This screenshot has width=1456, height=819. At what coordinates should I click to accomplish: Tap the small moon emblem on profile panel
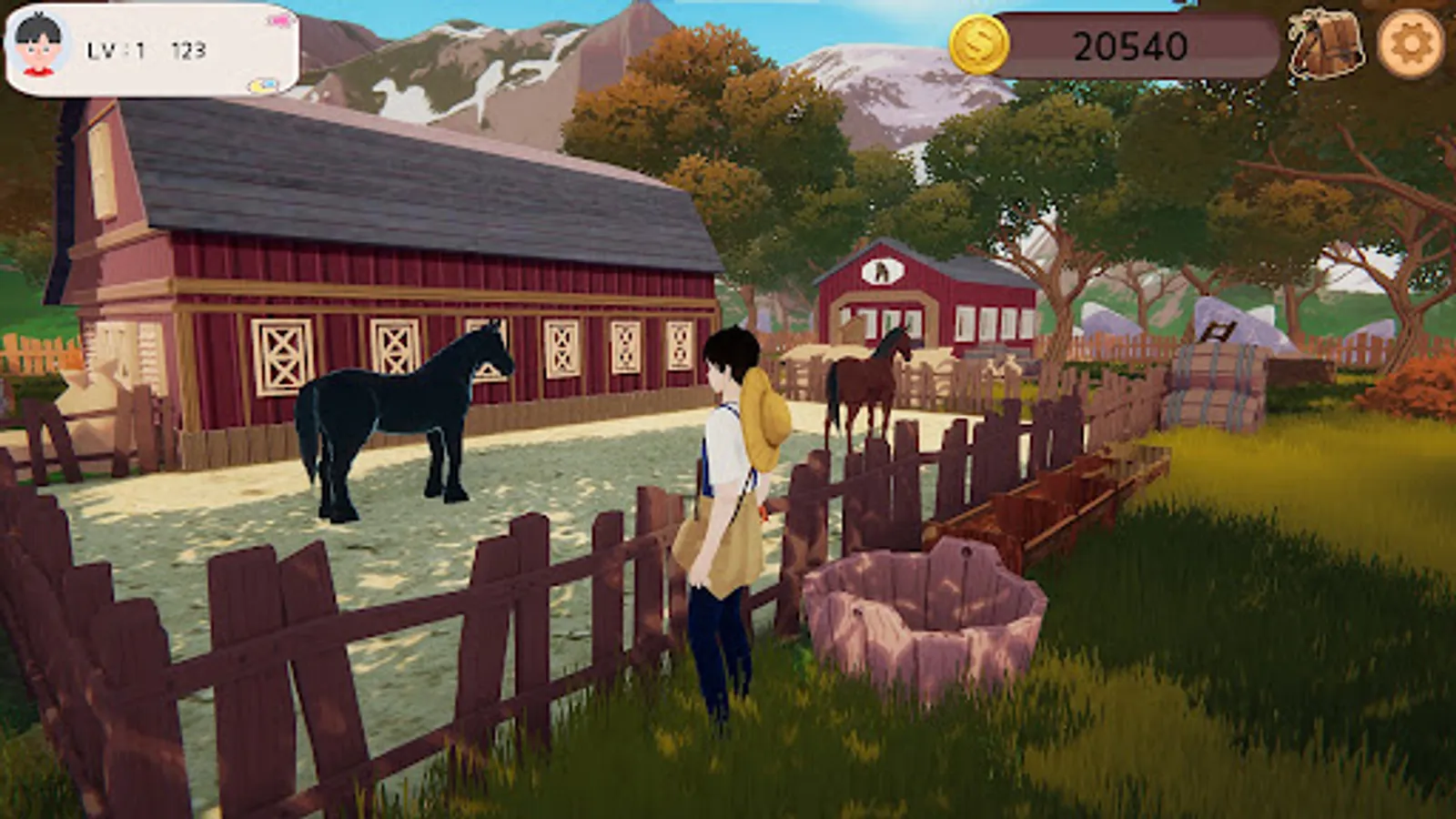(261, 85)
